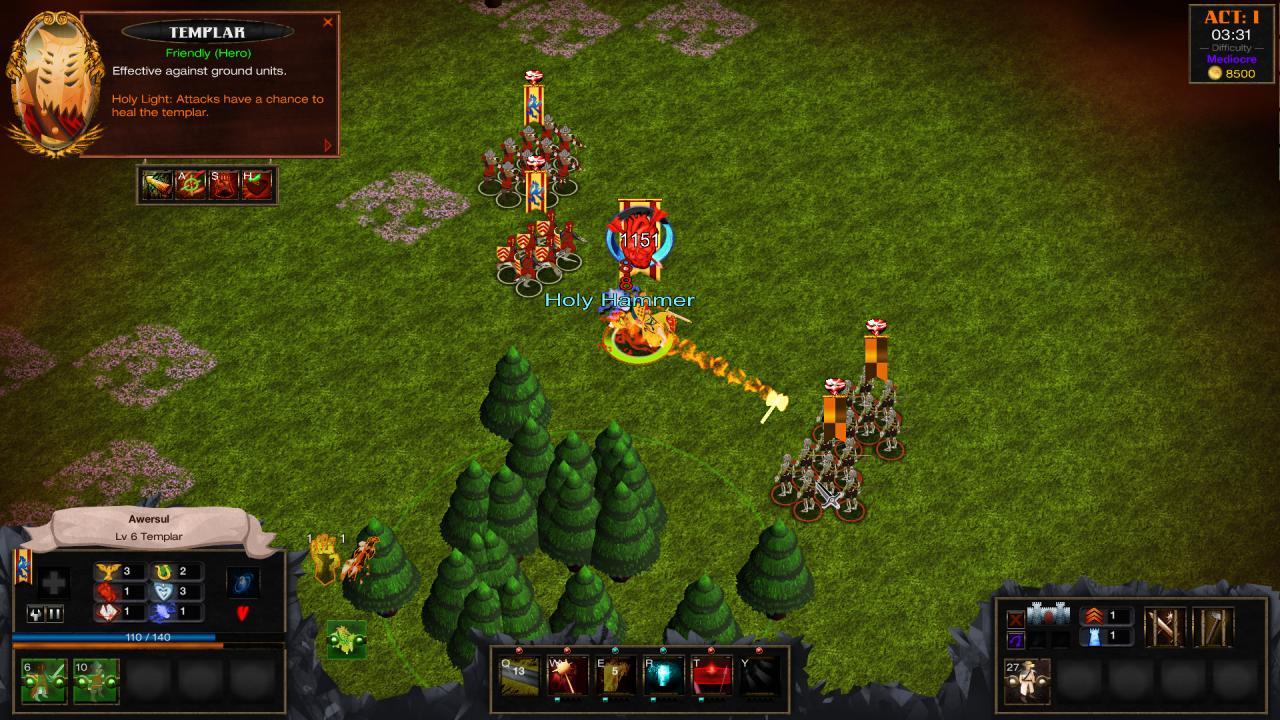
Task: Select the peasant group numbered 27
Action: [1027, 681]
